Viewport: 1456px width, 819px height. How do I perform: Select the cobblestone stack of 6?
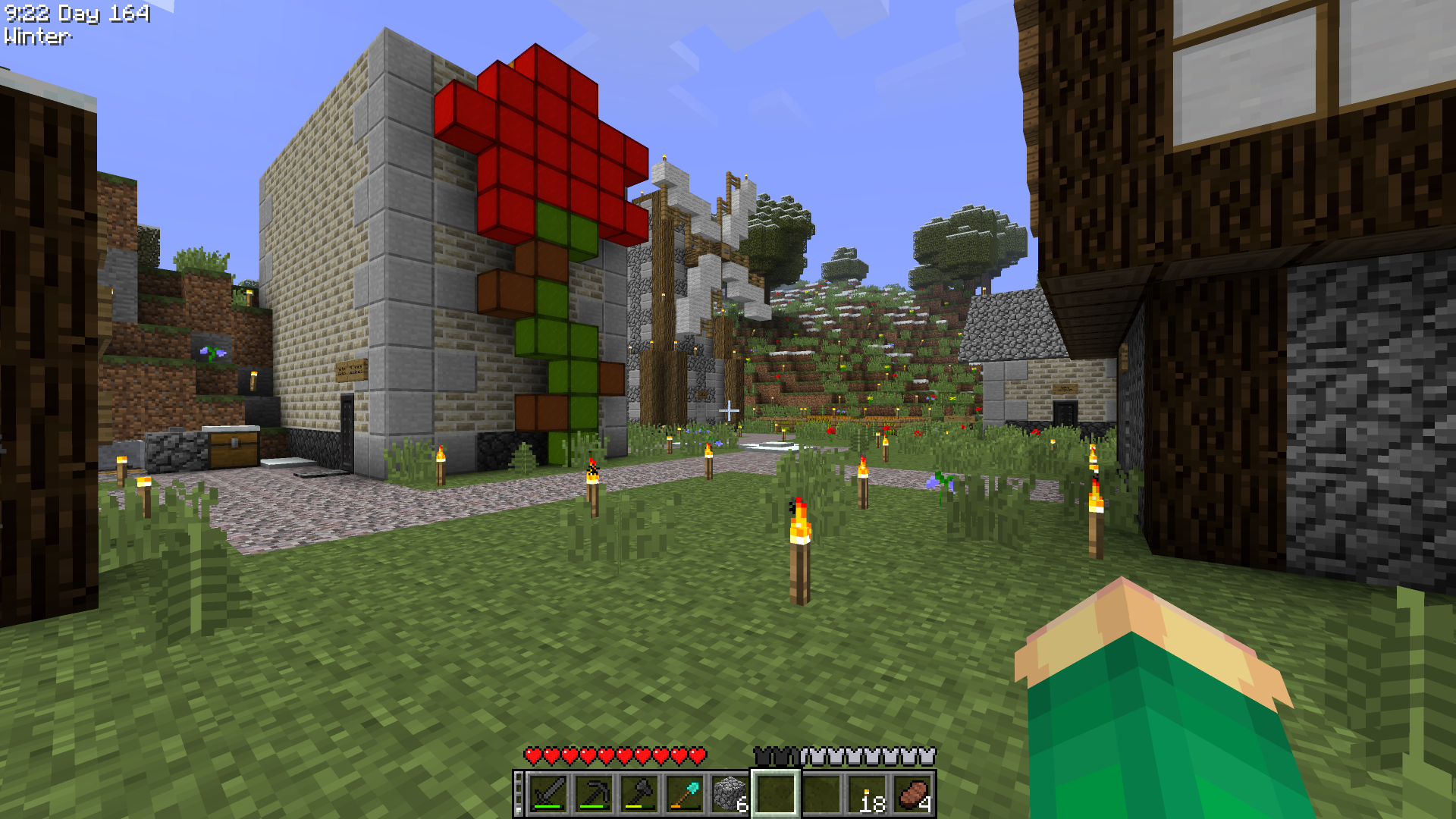coord(730,794)
